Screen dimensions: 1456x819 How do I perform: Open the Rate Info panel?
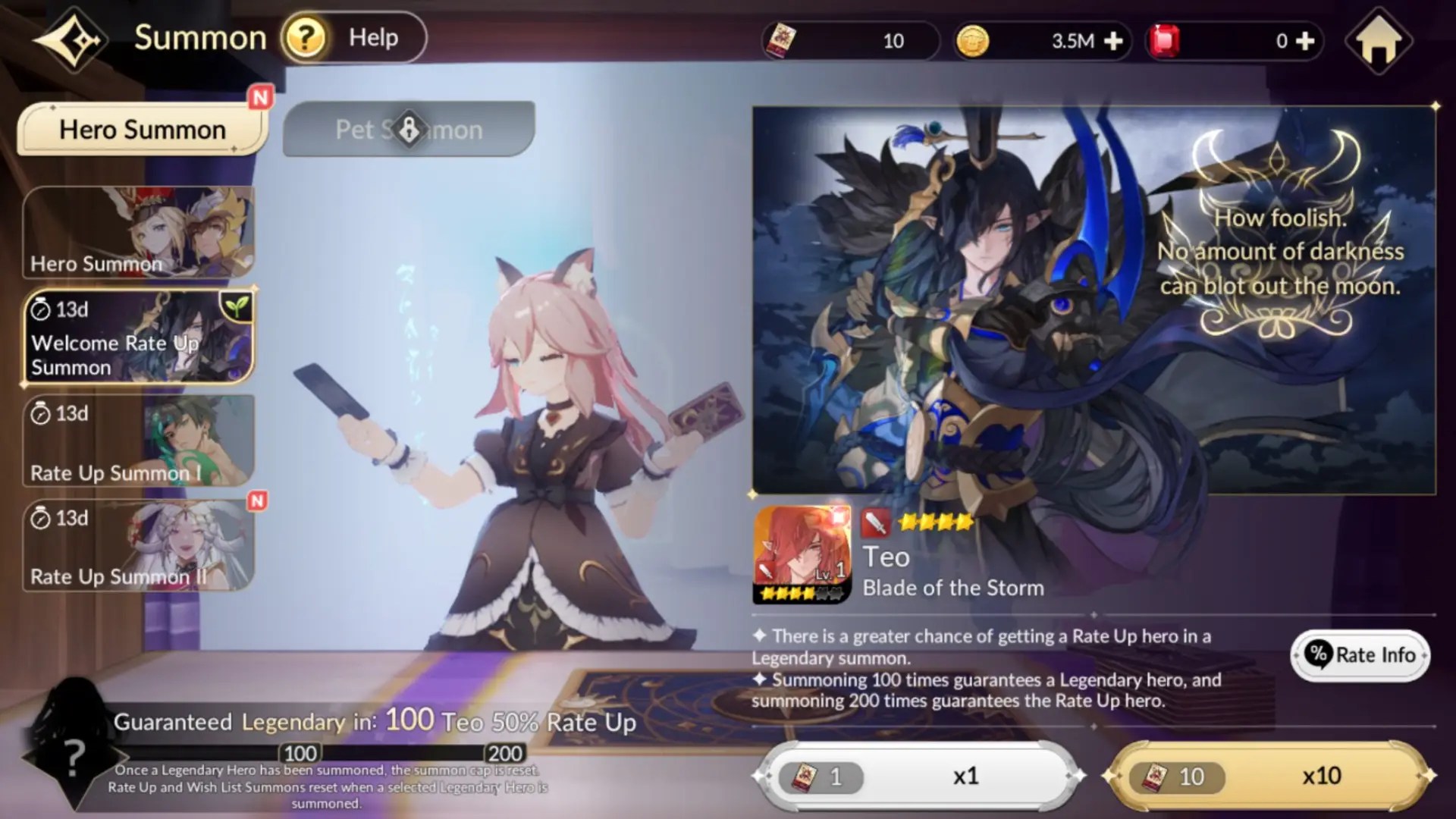1360,655
